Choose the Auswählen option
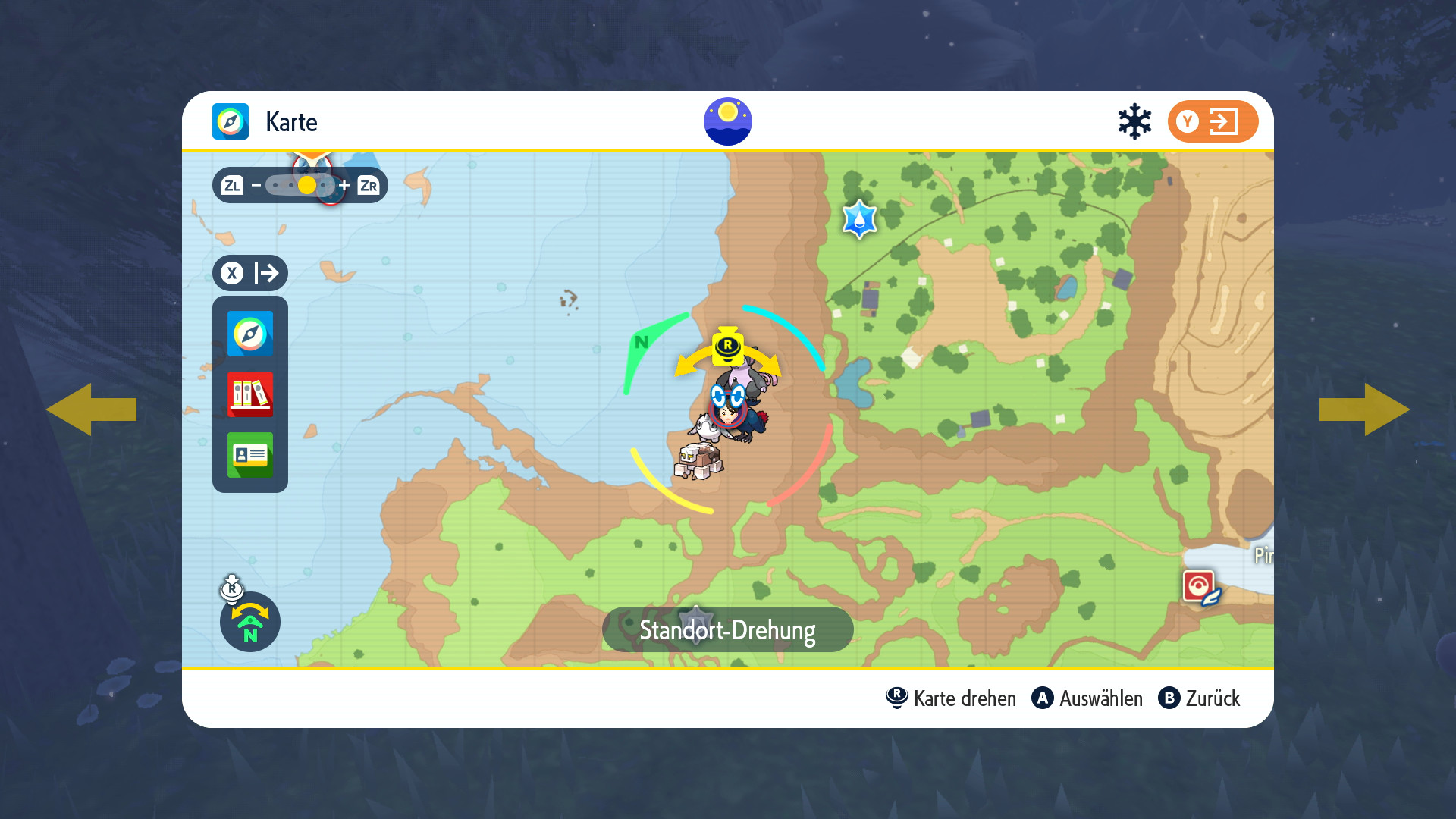The height and width of the screenshot is (819, 1456). [1087, 698]
